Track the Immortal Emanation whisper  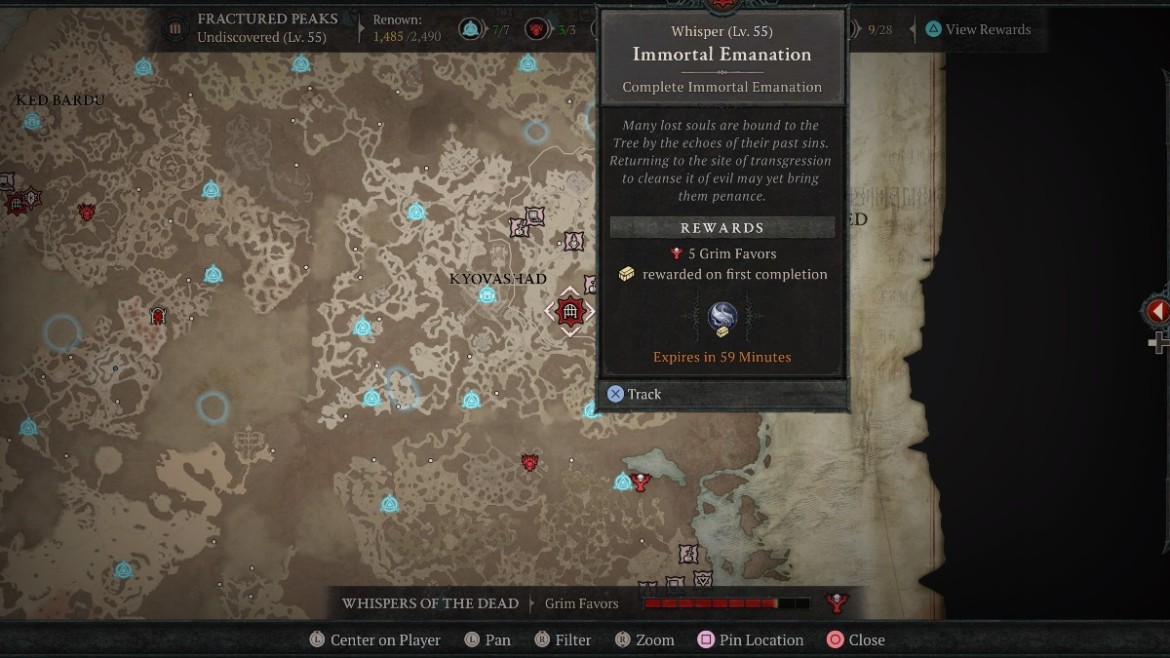(634, 394)
